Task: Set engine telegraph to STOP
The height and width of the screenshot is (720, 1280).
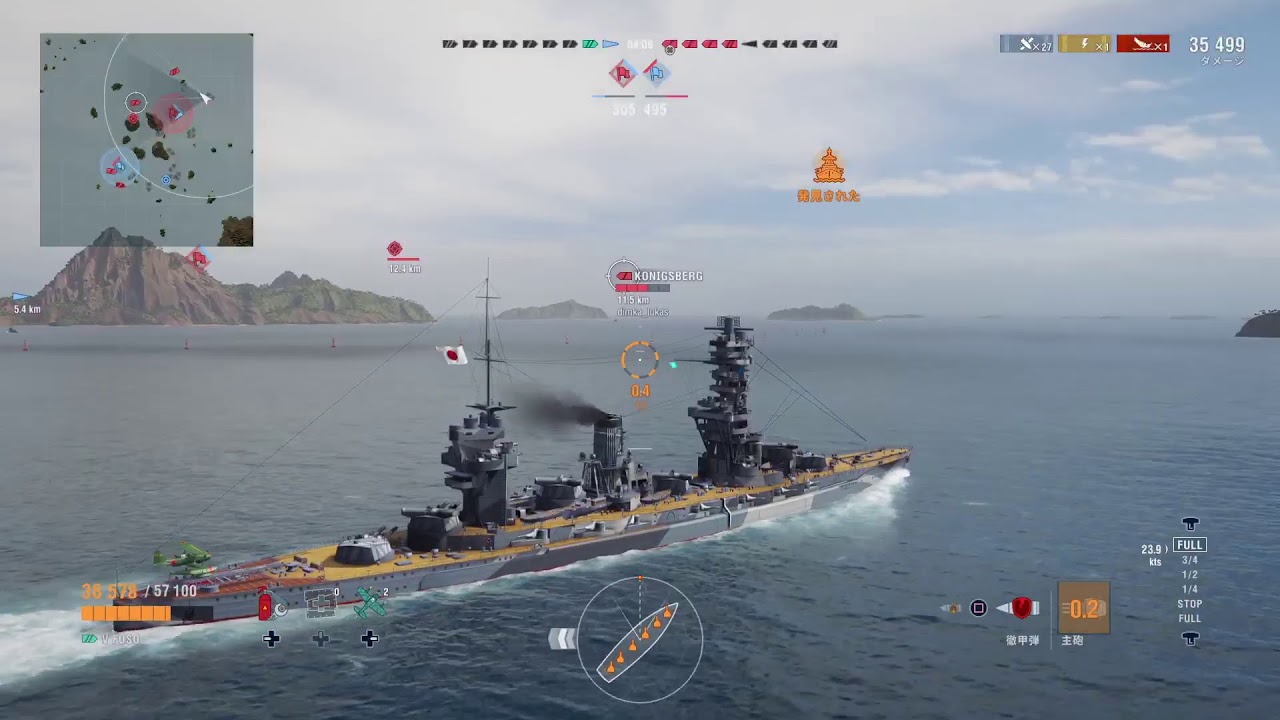Action: 1189,604
